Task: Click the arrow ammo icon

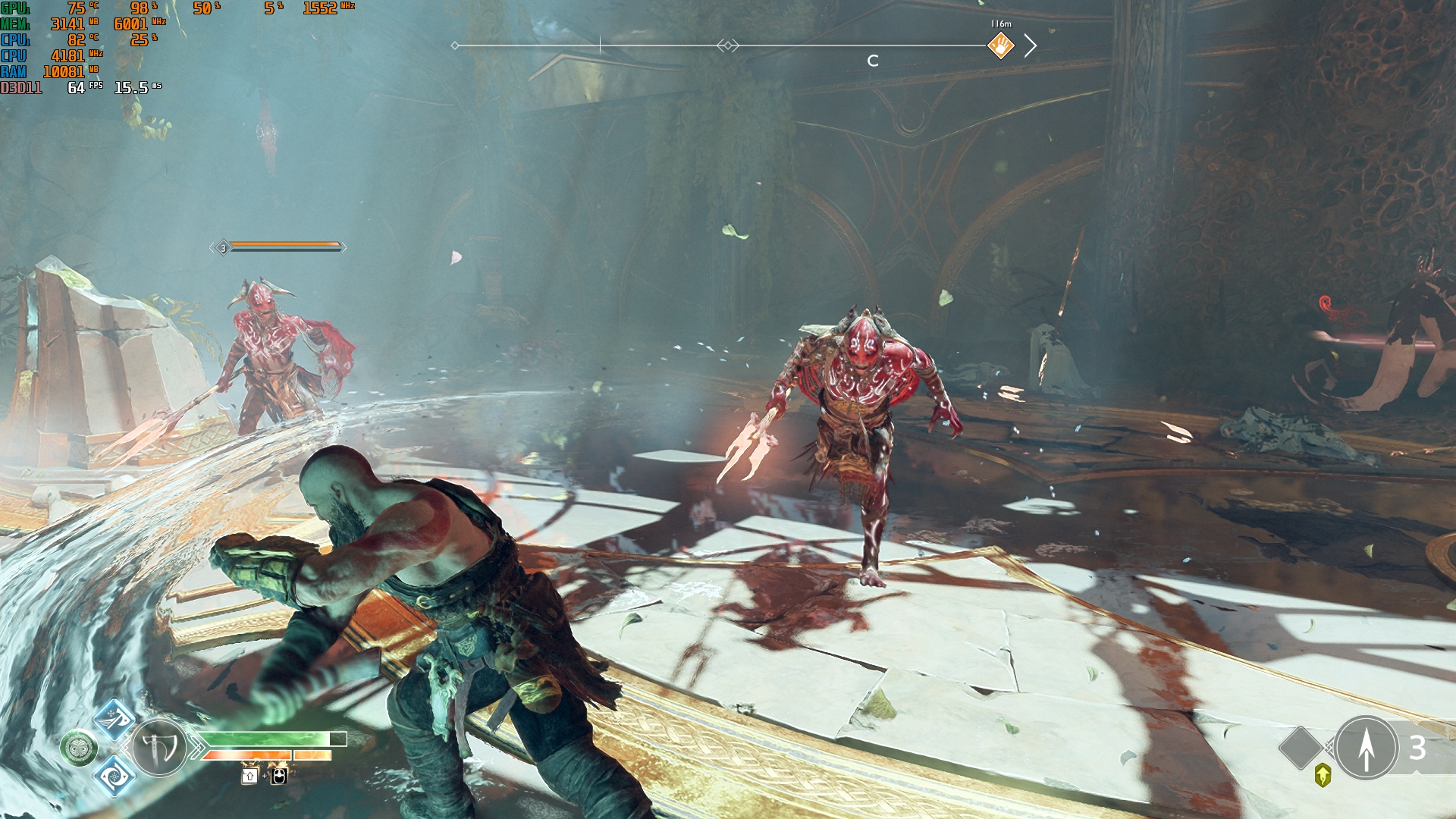Action: point(1367,748)
